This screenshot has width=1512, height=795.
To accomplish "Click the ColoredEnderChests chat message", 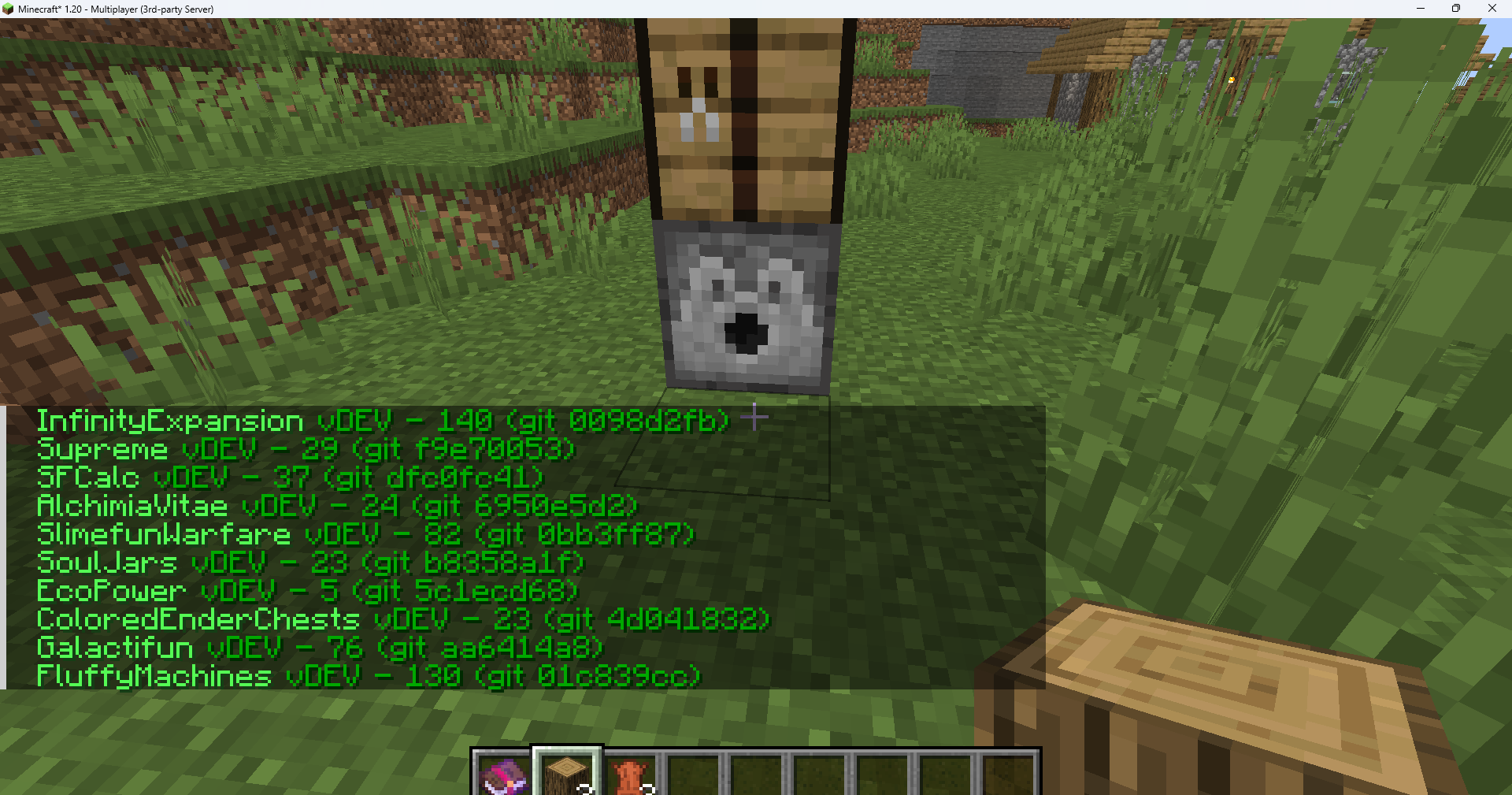I will tap(402, 620).
